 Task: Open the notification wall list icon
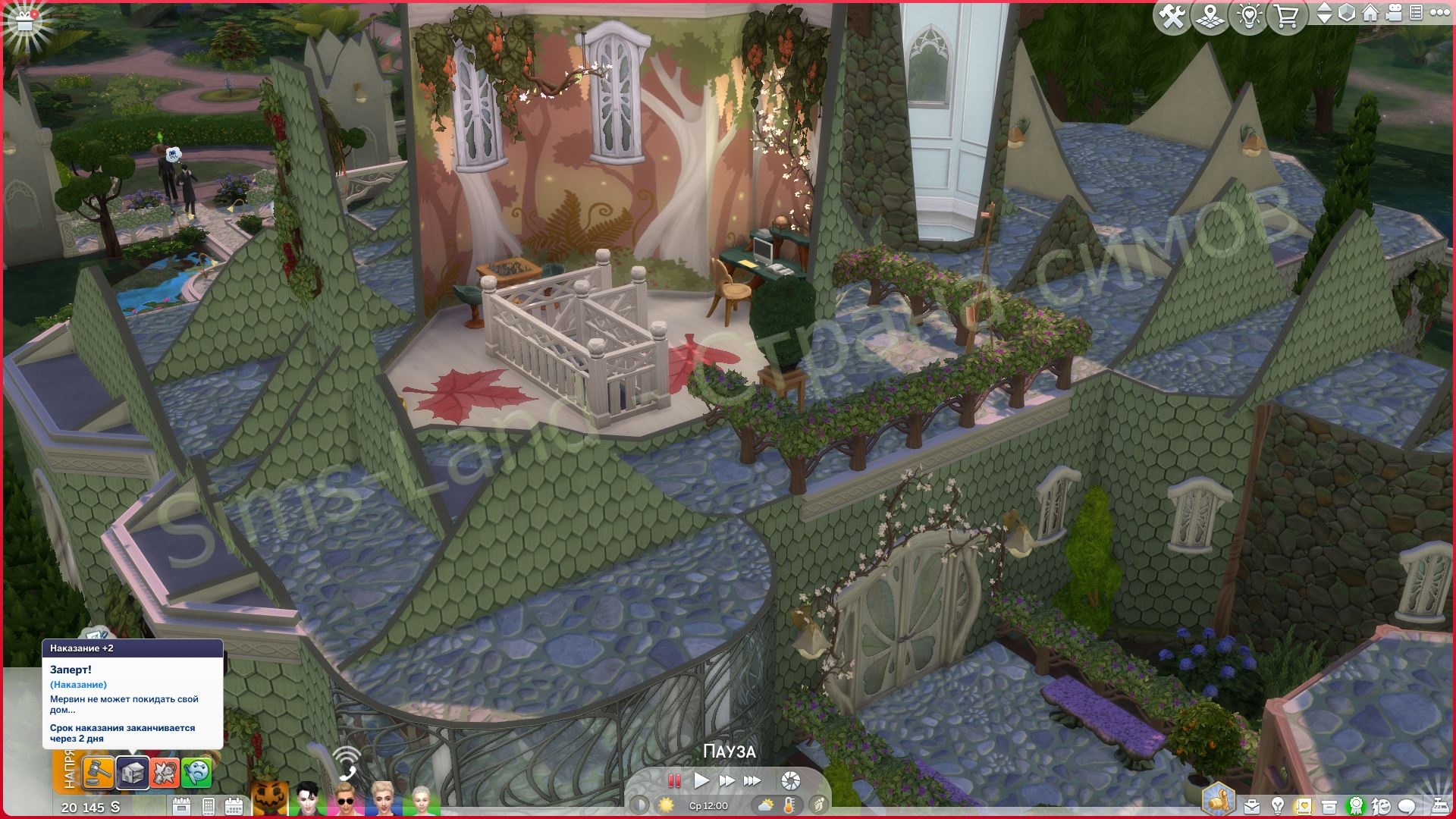(1415, 14)
